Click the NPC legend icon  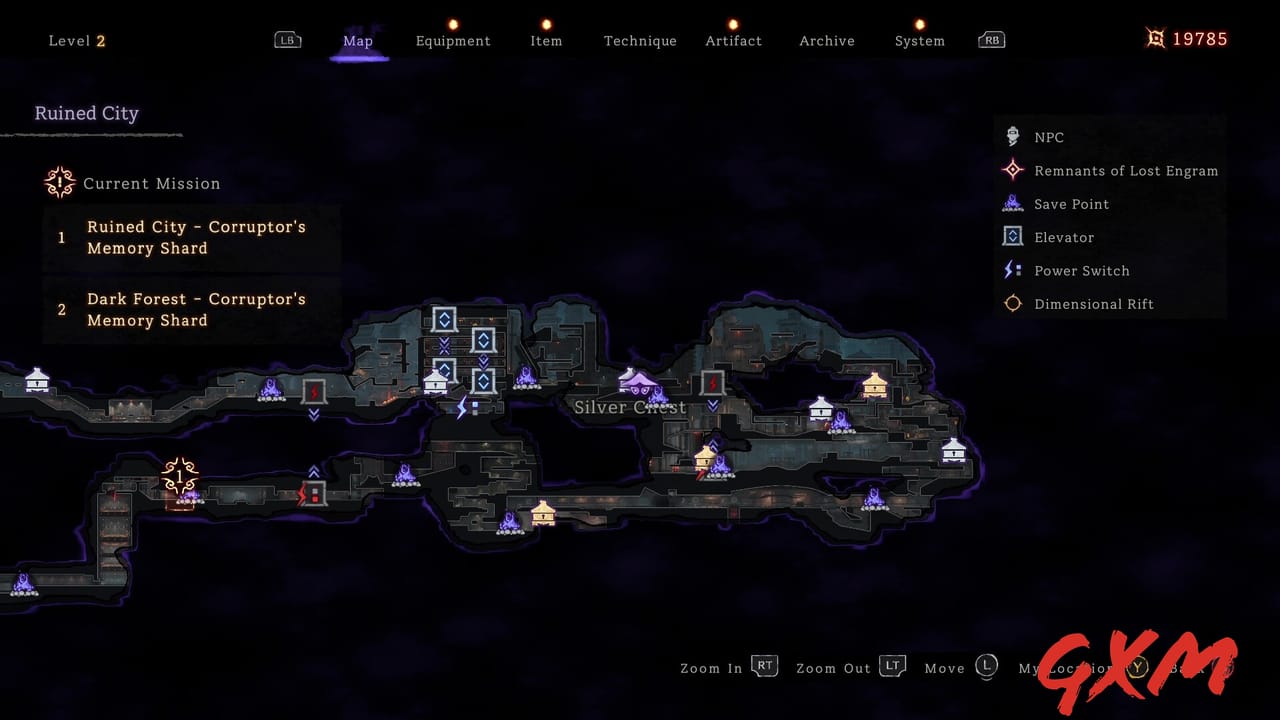pyautogui.click(x=1012, y=136)
